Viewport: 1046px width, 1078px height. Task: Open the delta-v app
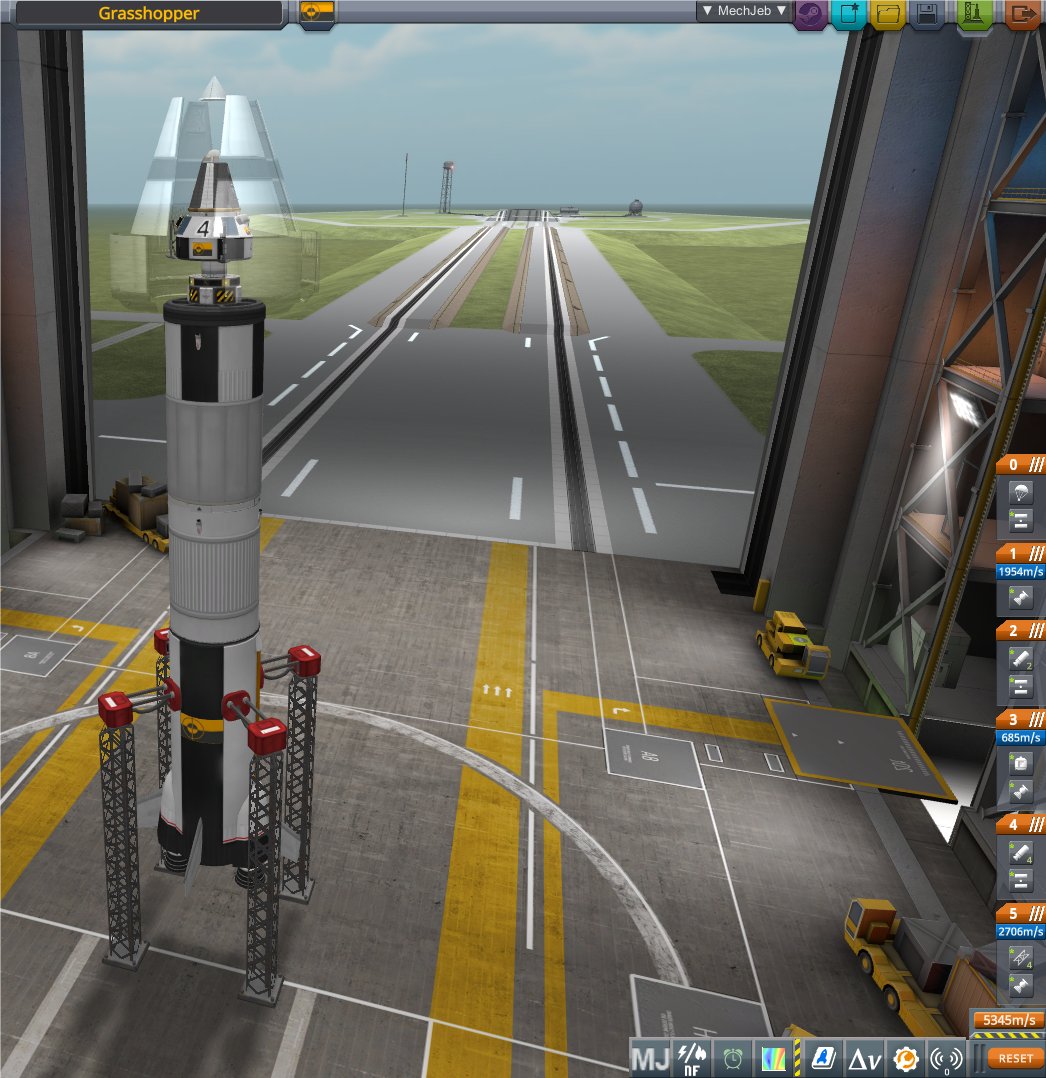click(x=864, y=1057)
